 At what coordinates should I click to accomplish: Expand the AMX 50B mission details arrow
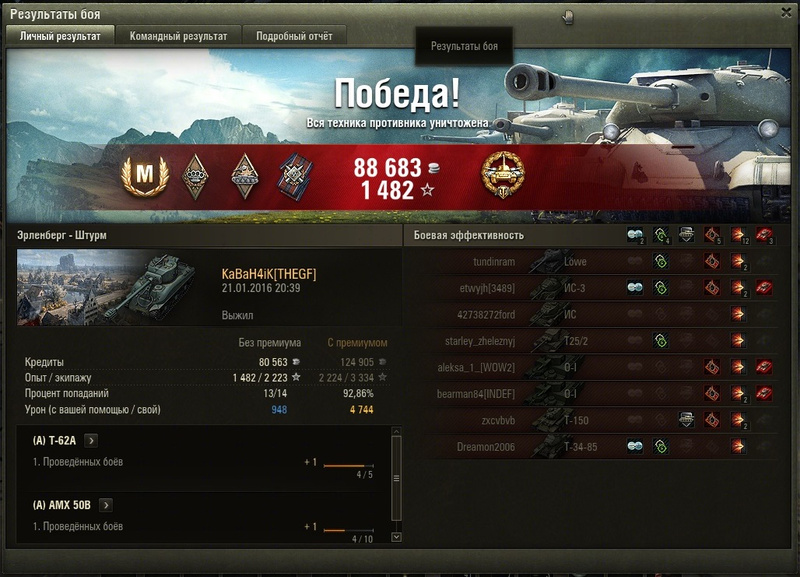click(x=106, y=505)
